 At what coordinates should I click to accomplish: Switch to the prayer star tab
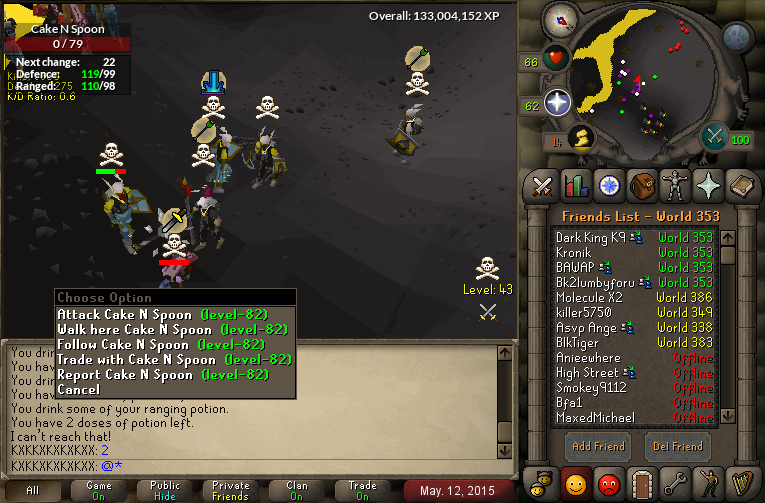pyautogui.click(x=709, y=186)
